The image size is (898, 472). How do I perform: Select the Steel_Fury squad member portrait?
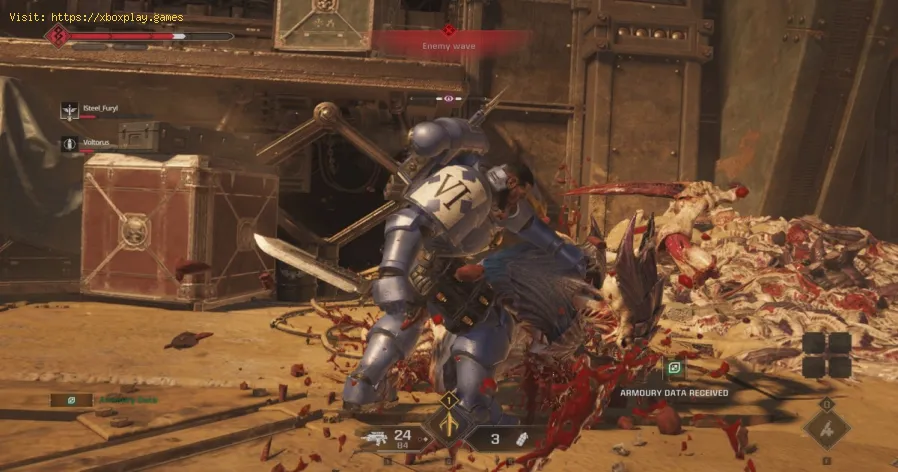[x=69, y=110]
